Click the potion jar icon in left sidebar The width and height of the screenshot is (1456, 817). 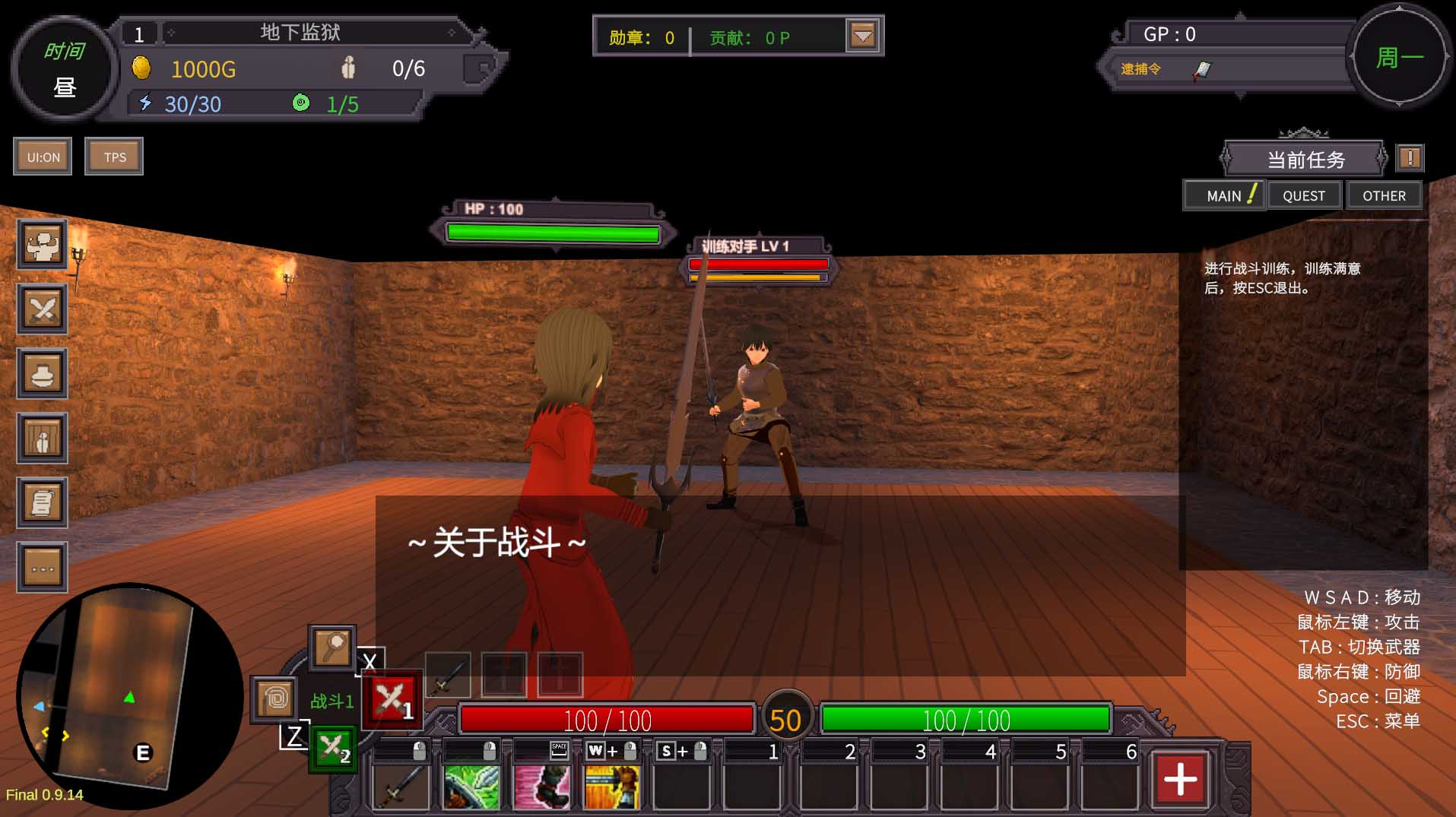(42, 373)
